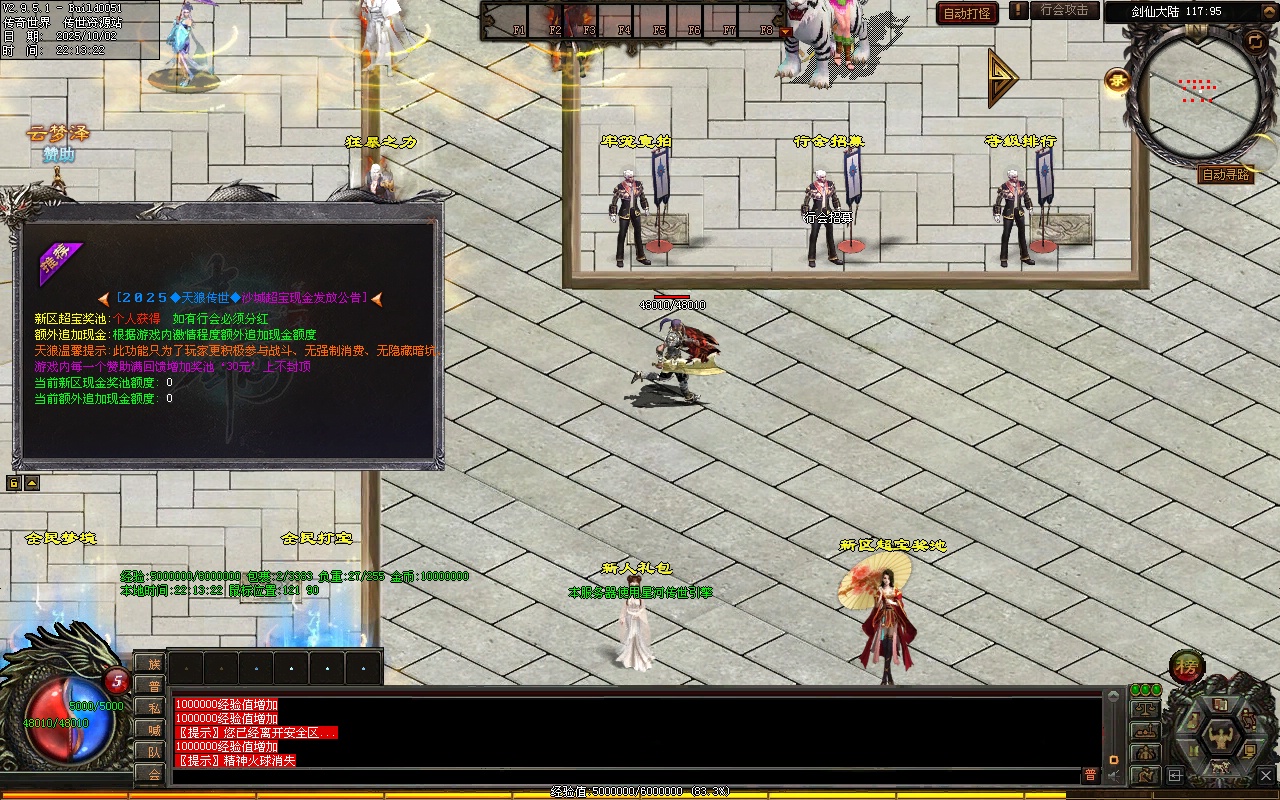Click the 行会攻击 guild attack button
This screenshot has width=1280, height=800.
coord(1064,10)
